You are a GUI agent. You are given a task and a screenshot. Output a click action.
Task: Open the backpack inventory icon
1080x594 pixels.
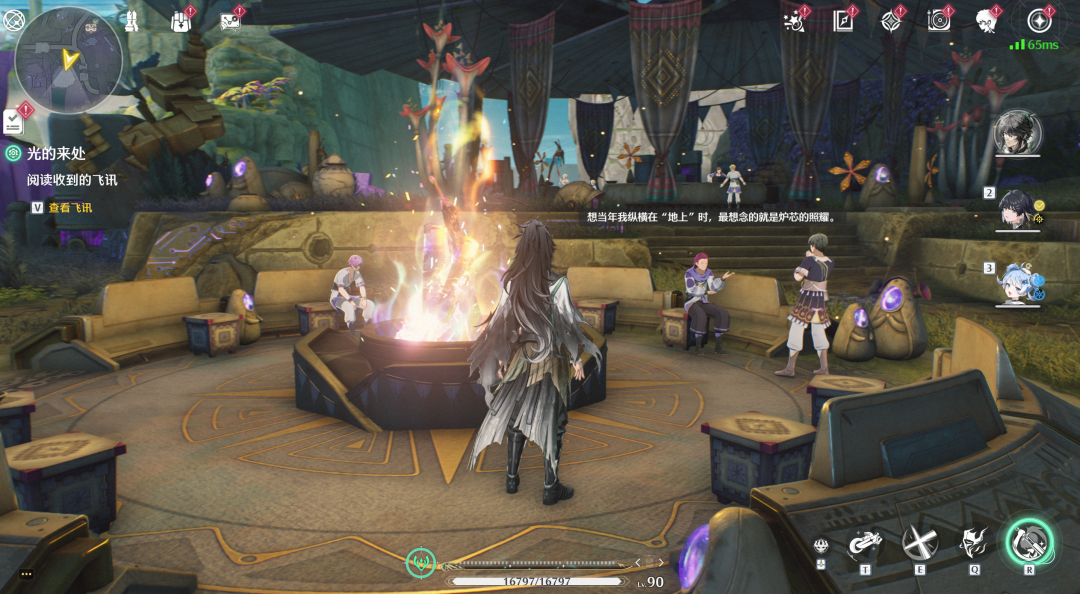[x=180, y=21]
